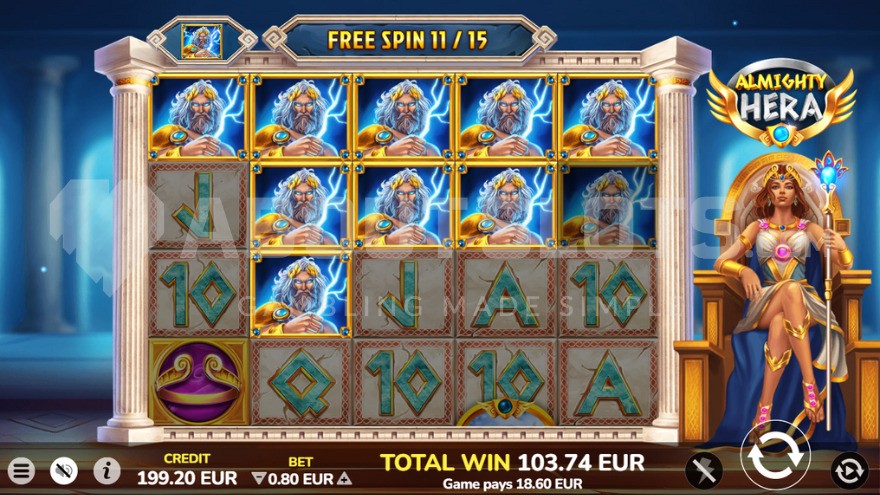Increase the bet amount
The image size is (880, 495).
point(346,479)
